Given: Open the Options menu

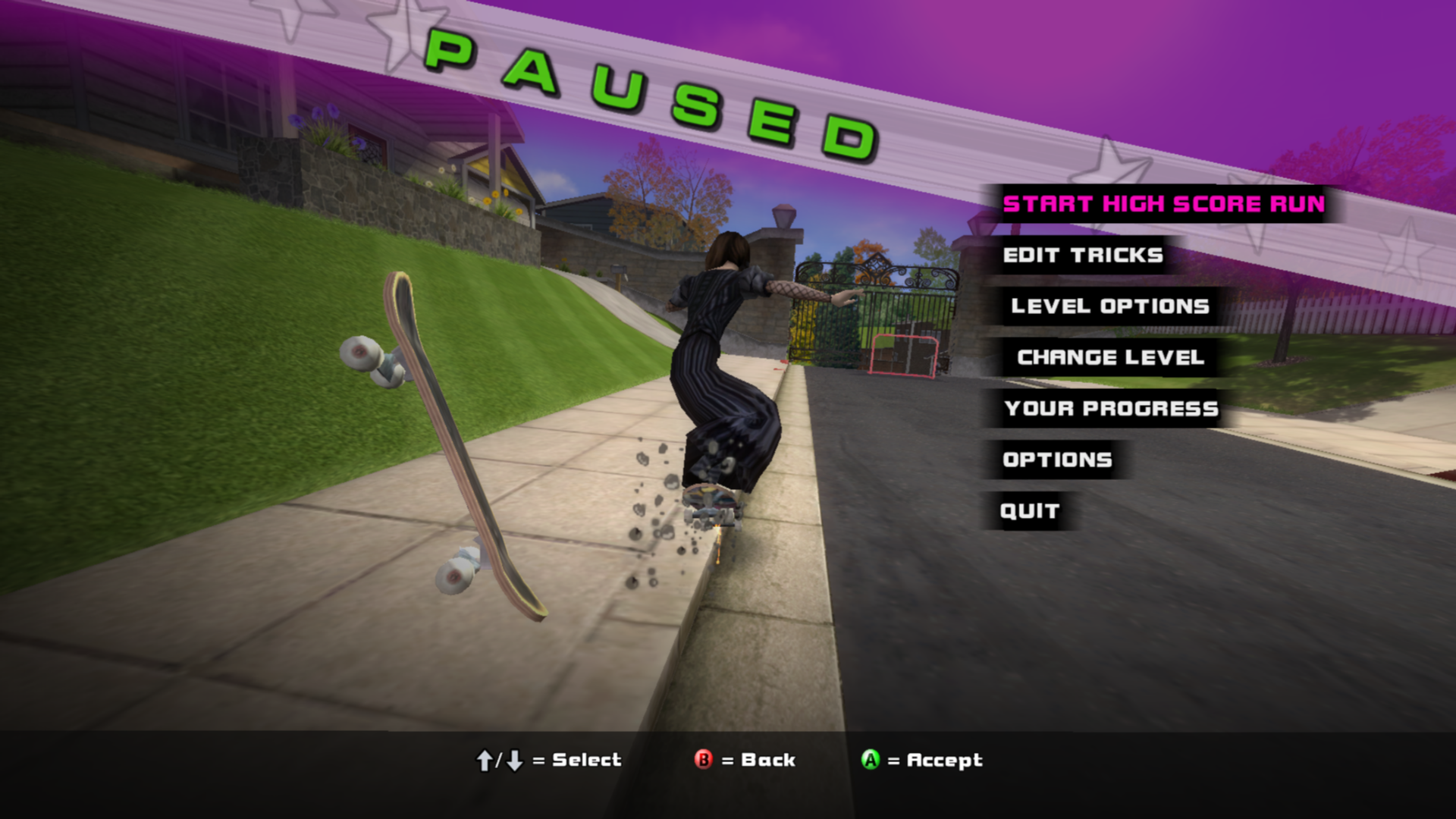Looking at the screenshot, I should [x=1057, y=460].
